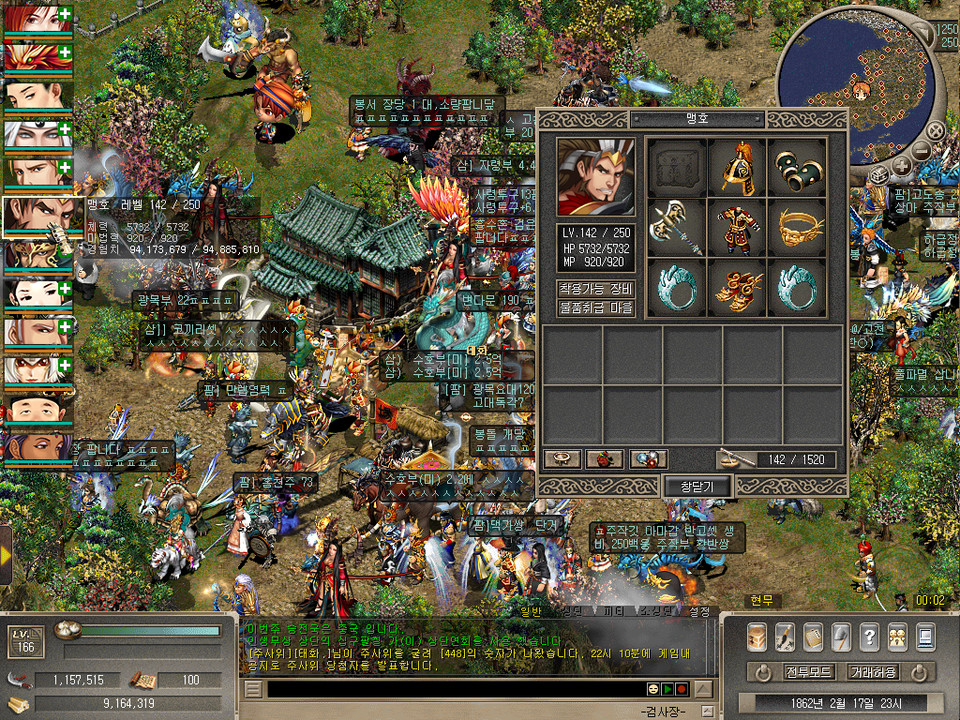Viewport: 960px width, 720px height.
Task: Click the smiley emoticon button in chat
Action: pos(652,689)
